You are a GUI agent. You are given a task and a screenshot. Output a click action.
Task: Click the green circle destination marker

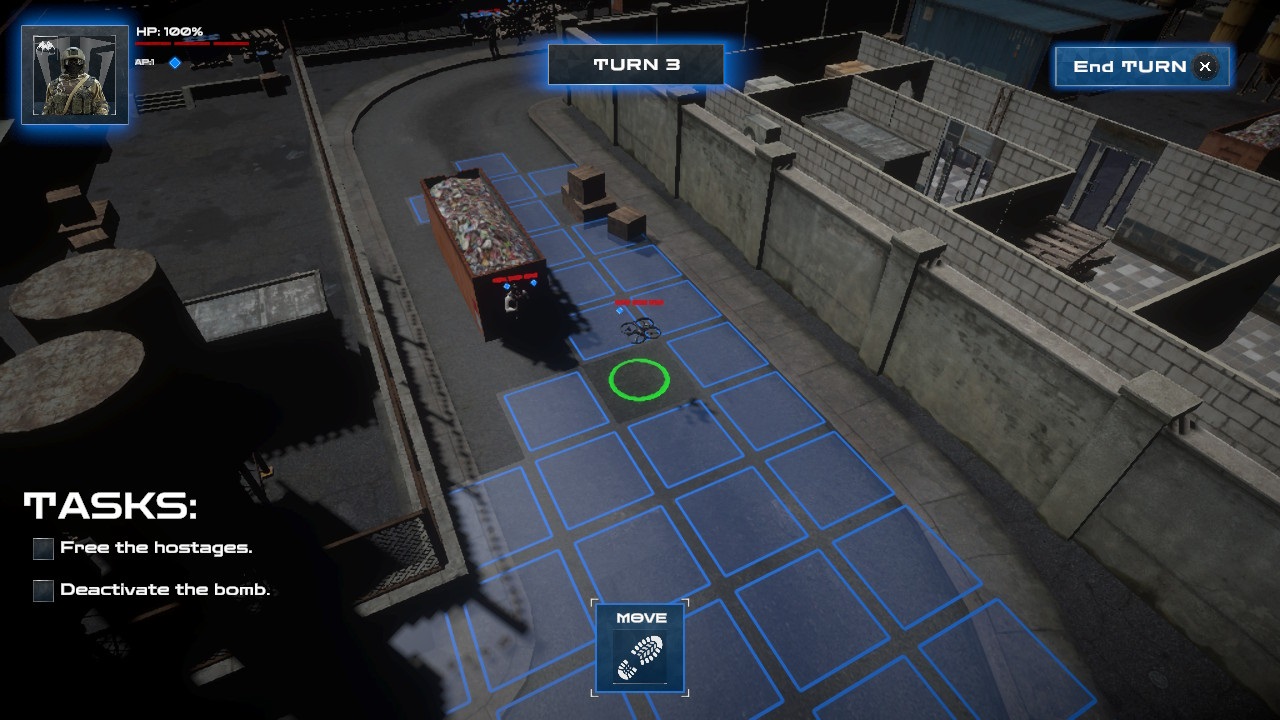coord(640,382)
